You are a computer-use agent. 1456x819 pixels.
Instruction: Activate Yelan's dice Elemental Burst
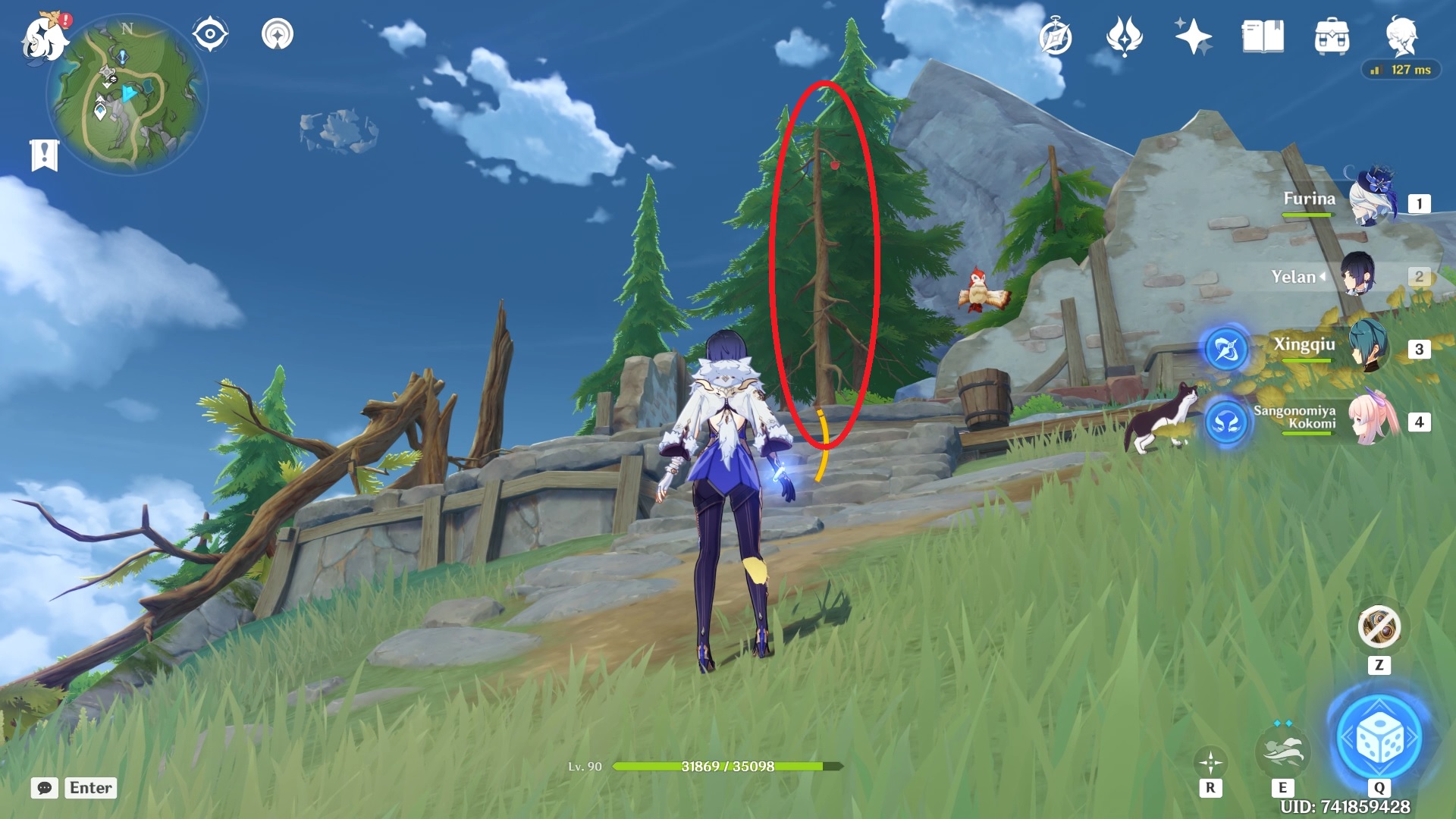coord(1379,738)
